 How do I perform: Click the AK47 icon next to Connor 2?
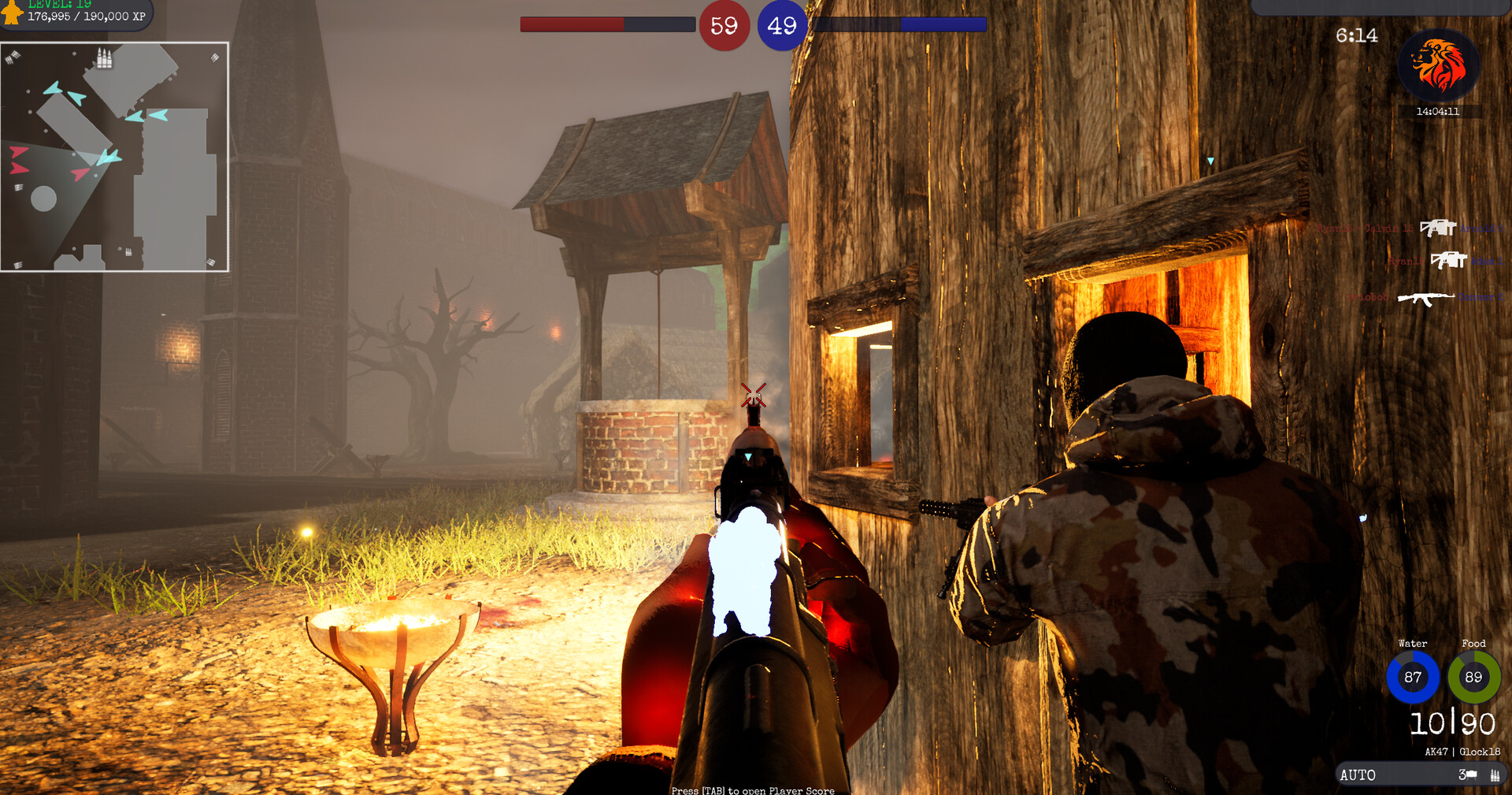1427,297
